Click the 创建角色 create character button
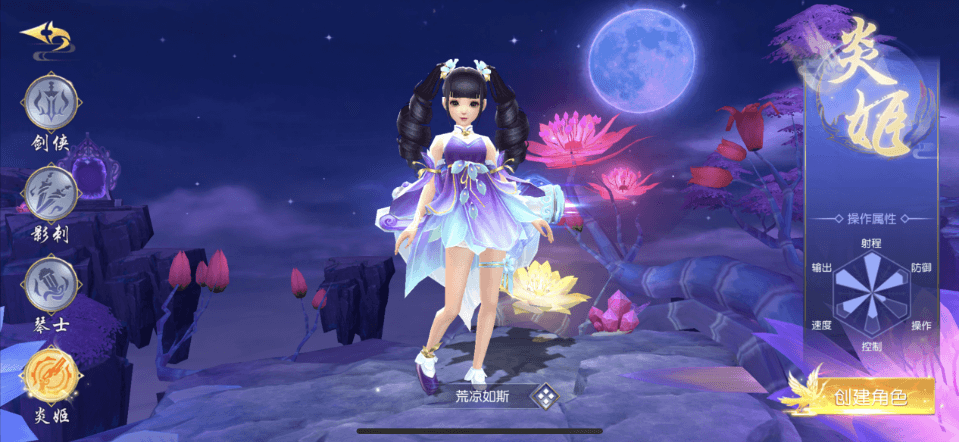 pos(868,397)
